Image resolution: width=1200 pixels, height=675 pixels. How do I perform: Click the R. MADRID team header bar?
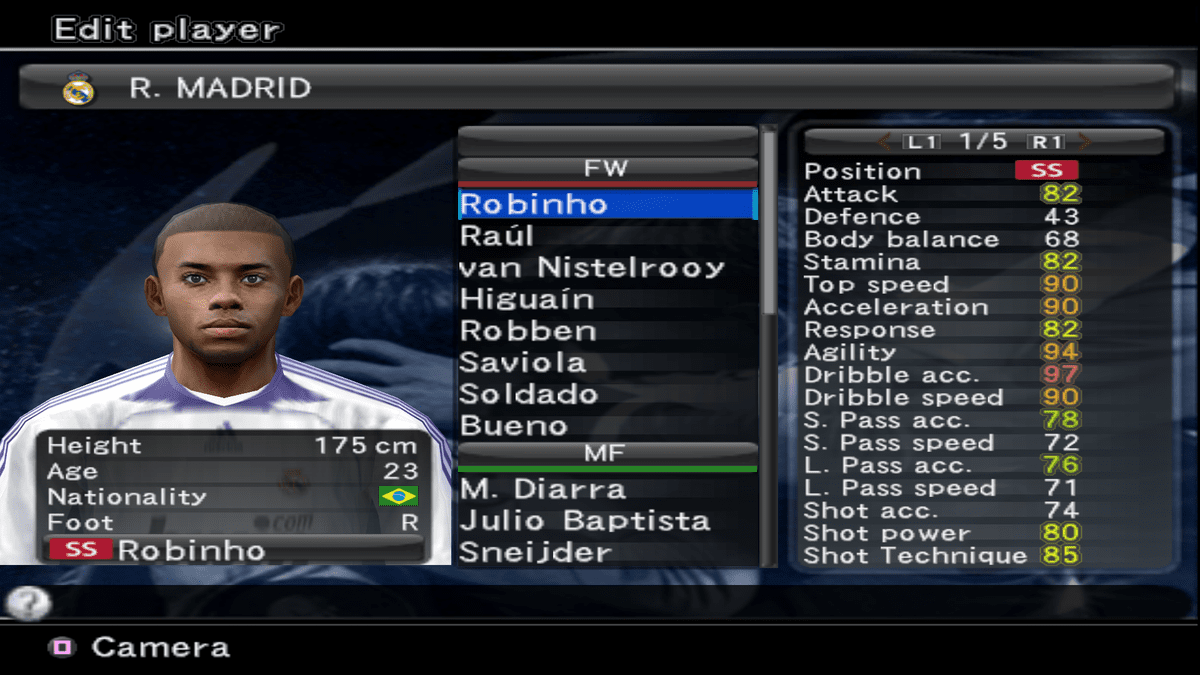click(598, 88)
